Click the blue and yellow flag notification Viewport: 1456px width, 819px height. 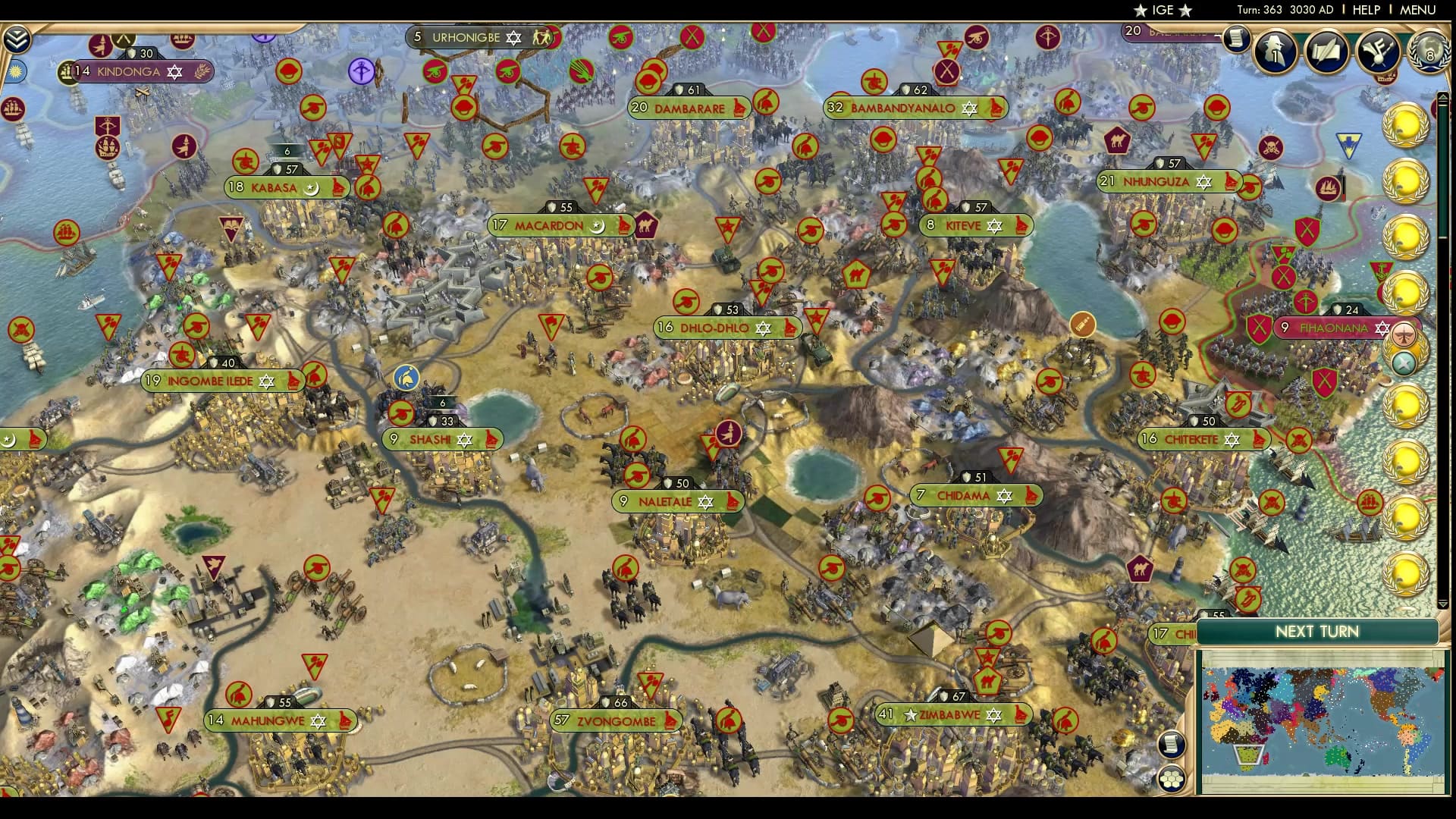[x=1348, y=143]
